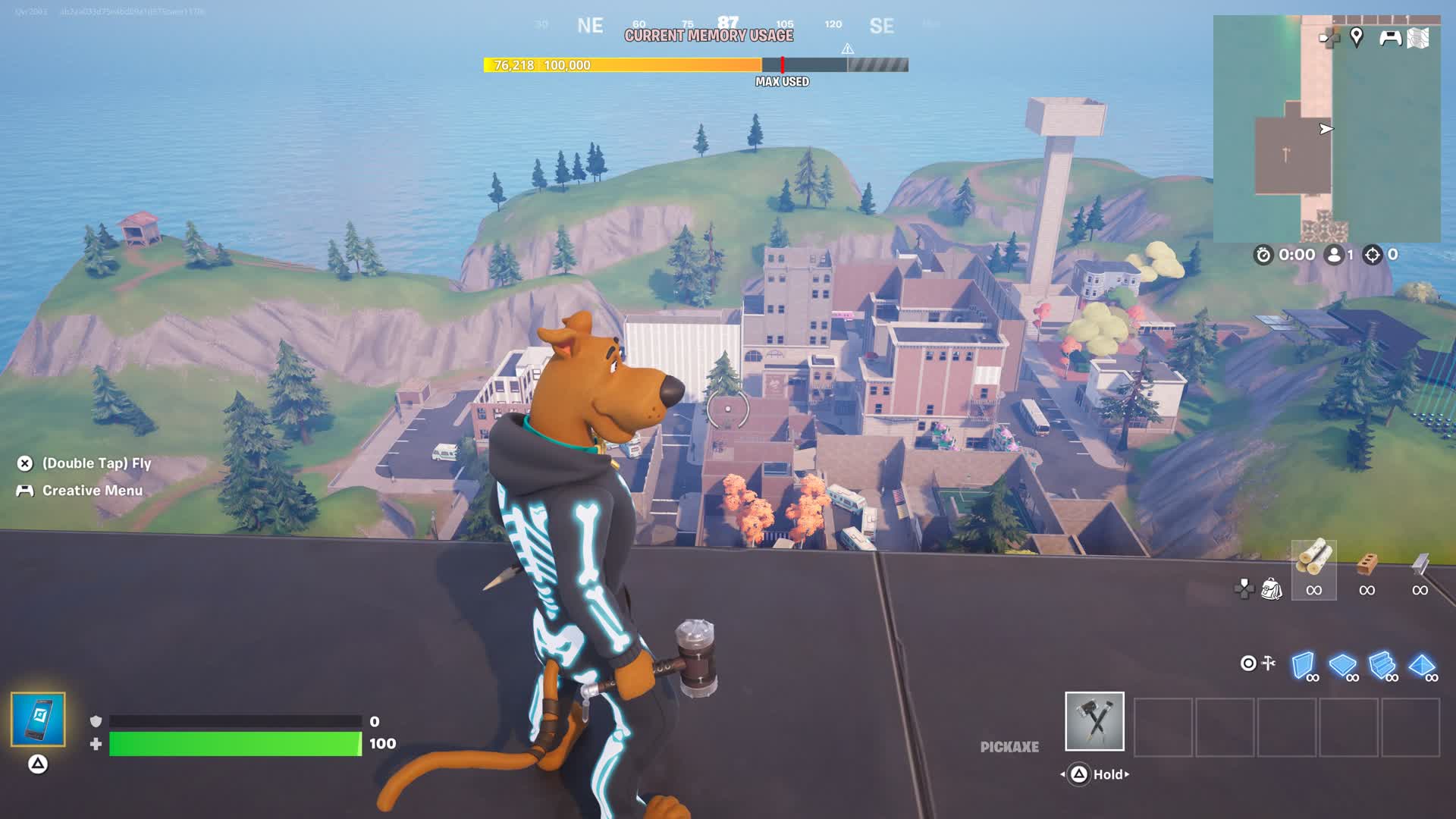Click the build tools hammer-wrench icon
The width and height of the screenshot is (1456, 819).
click(x=1269, y=664)
